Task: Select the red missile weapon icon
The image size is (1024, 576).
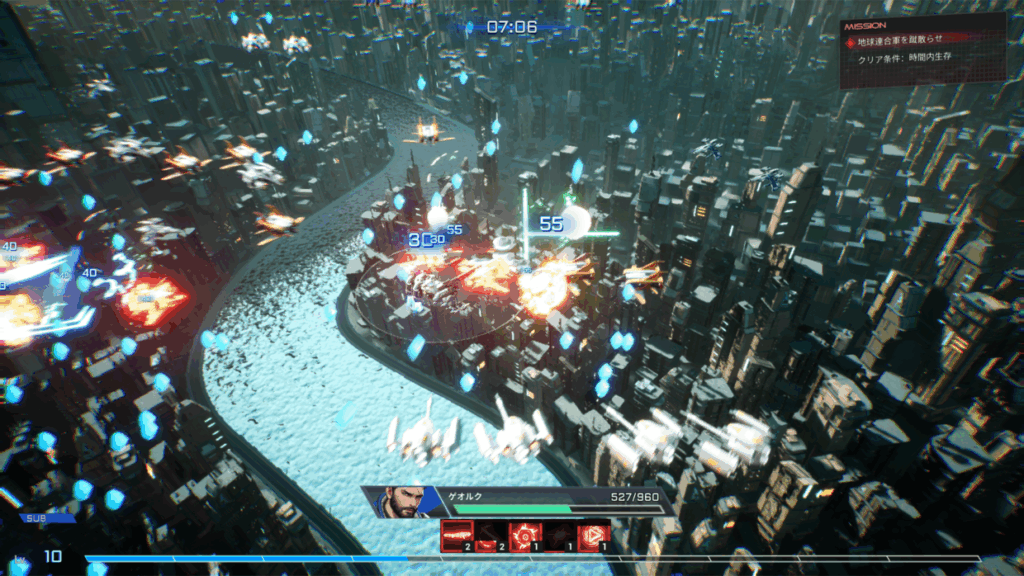Action: (x=458, y=536)
